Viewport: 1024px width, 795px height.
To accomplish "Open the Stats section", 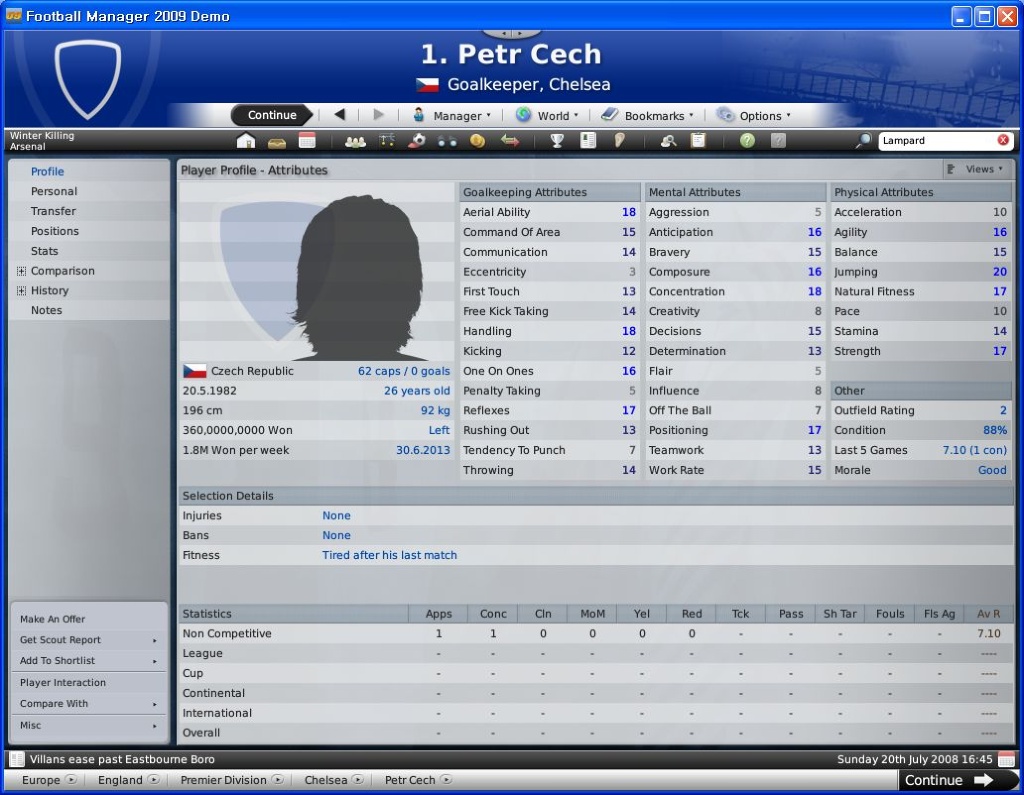I will 44,251.
